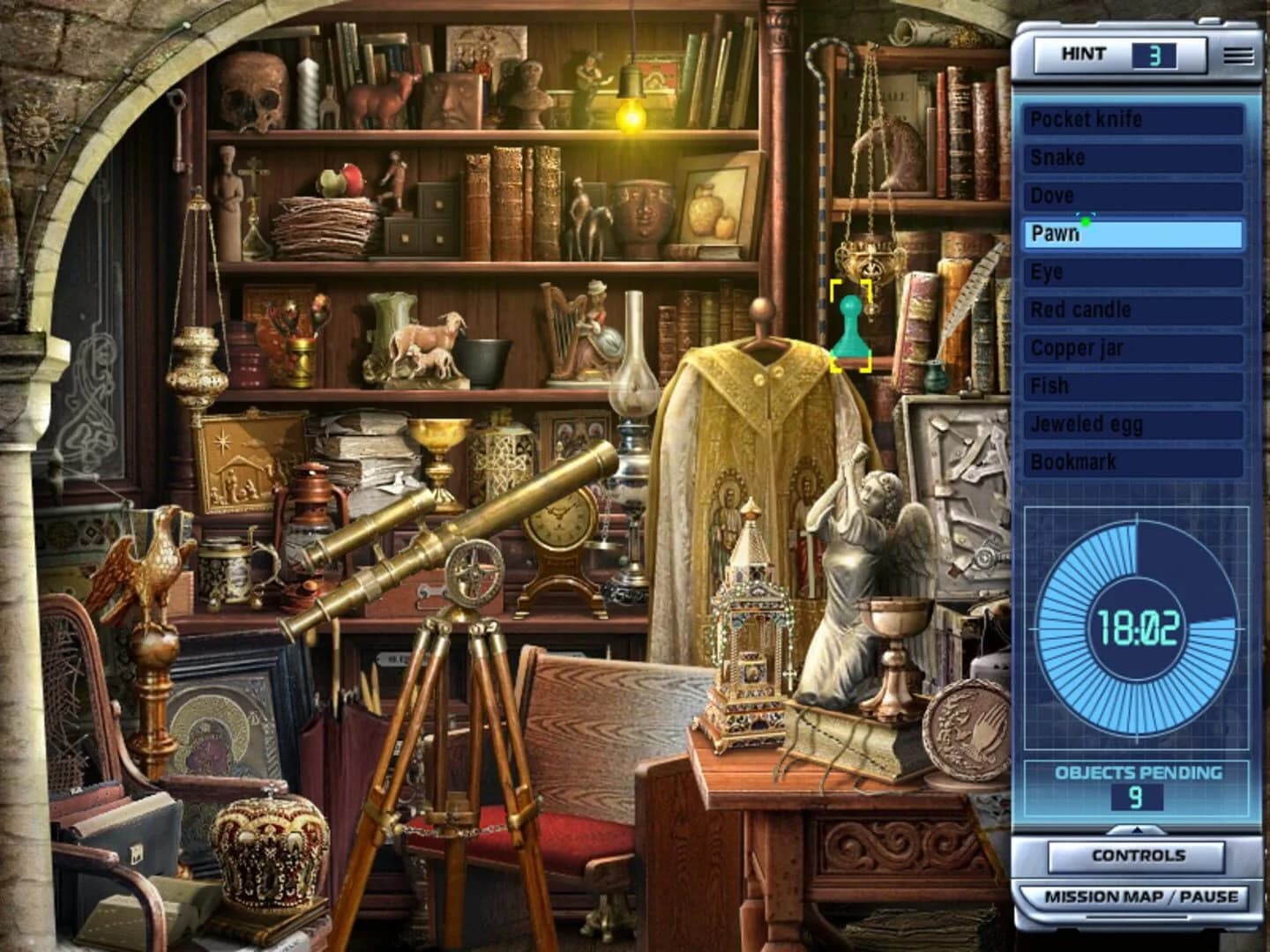This screenshot has height=952, width=1270.
Task: Click the expander arrow above the Controls button
Action: (1137, 829)
